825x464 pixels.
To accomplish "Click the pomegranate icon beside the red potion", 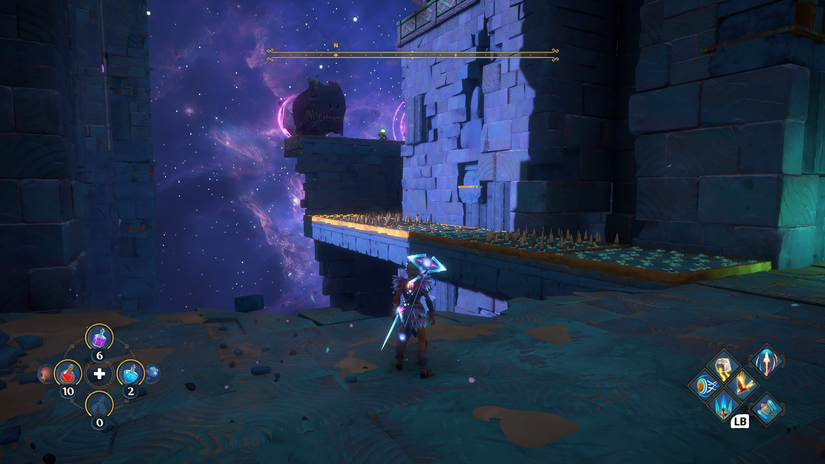I will 46,374.
